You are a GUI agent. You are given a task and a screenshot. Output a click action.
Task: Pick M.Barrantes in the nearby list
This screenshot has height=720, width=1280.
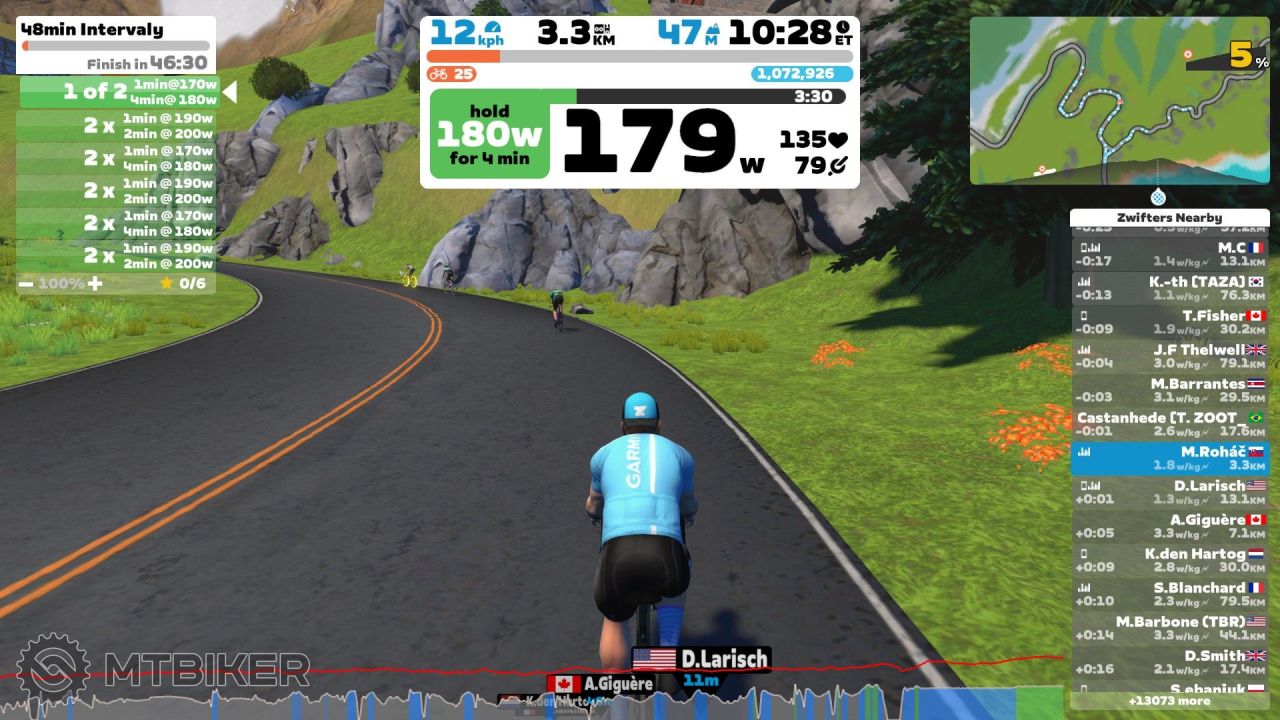point(1169,390)
